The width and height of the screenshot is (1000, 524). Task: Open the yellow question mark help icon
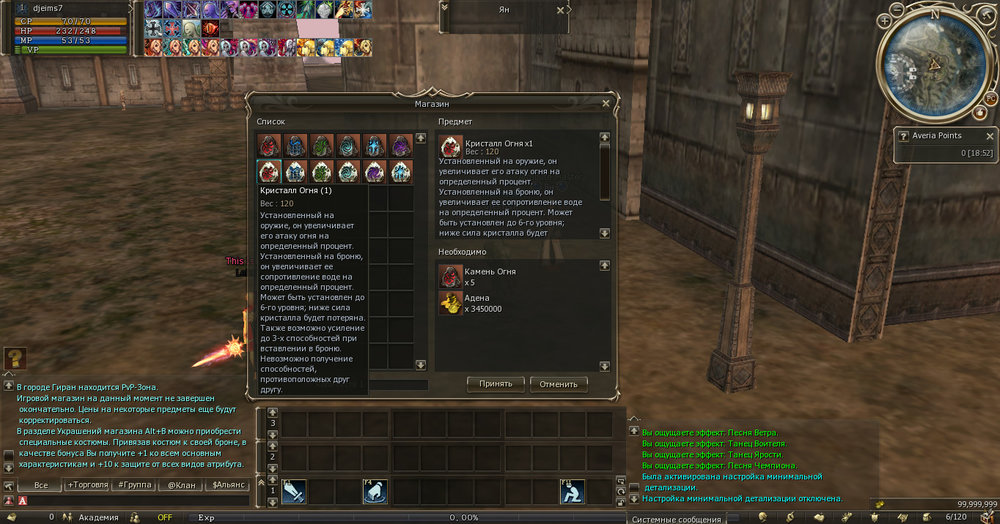(15, 358)
